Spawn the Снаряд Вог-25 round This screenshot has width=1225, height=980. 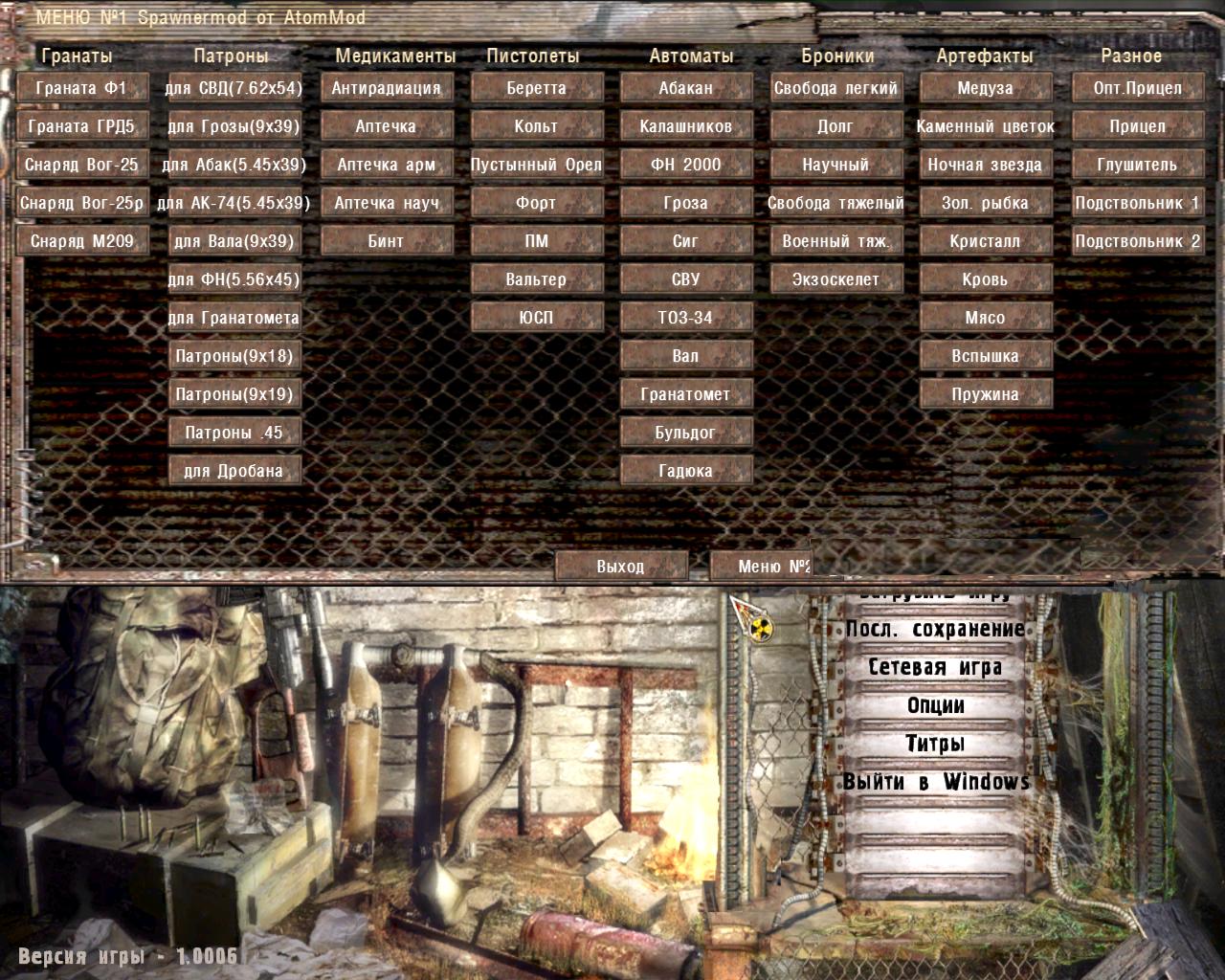point(81,164)
